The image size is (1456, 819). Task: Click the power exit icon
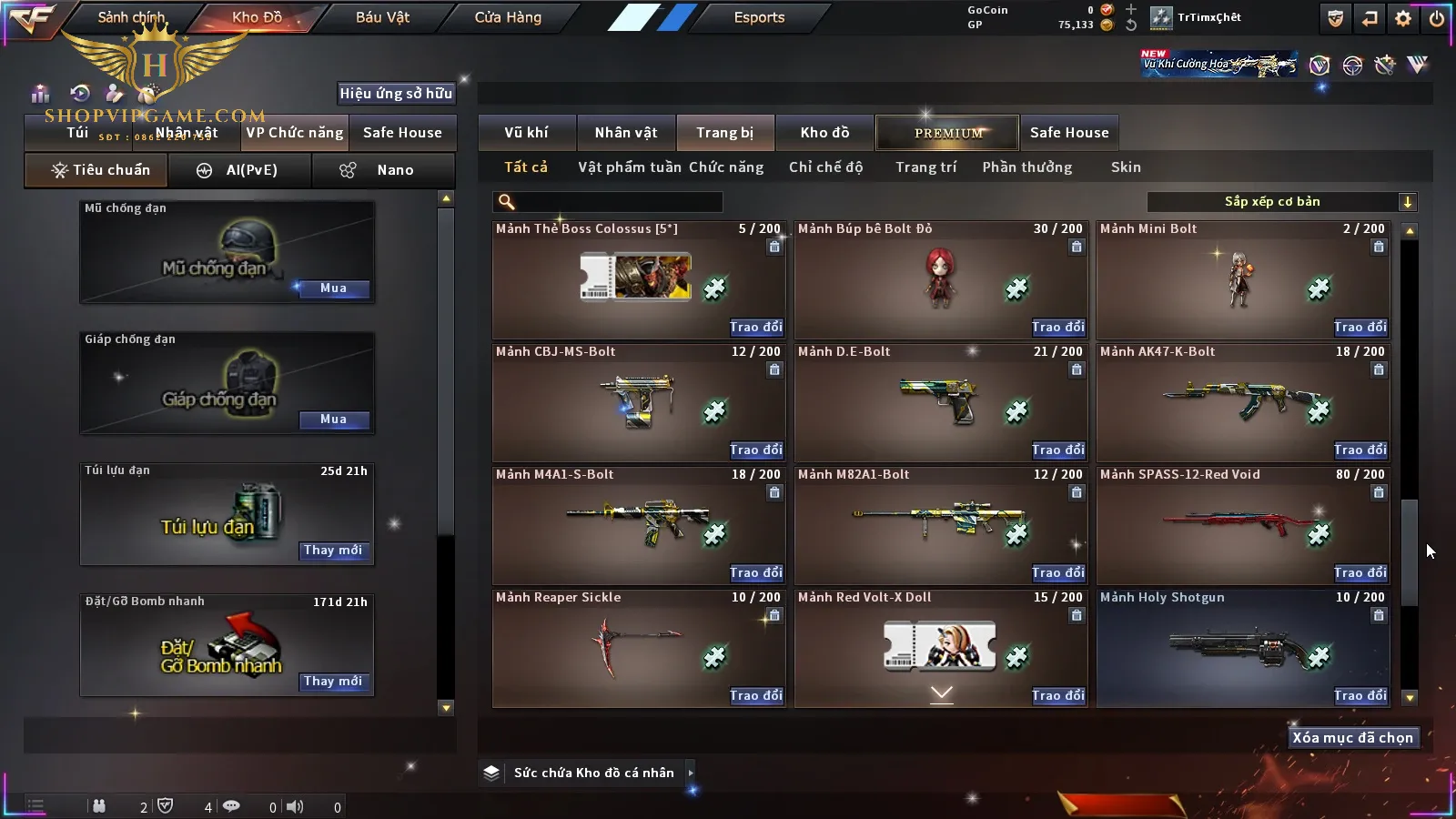click(1436, 18)
